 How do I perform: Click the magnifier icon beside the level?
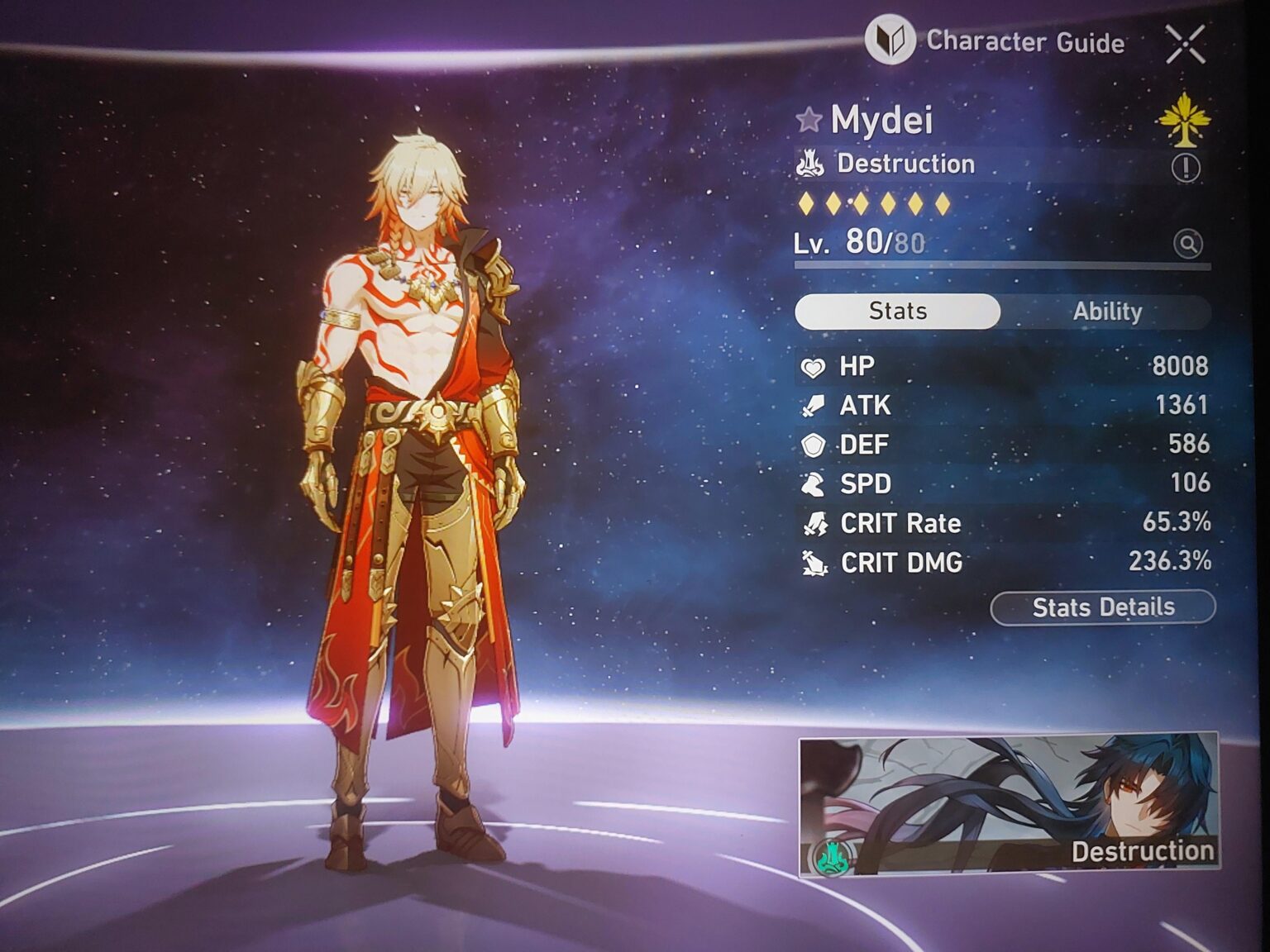coord(1188,244)
